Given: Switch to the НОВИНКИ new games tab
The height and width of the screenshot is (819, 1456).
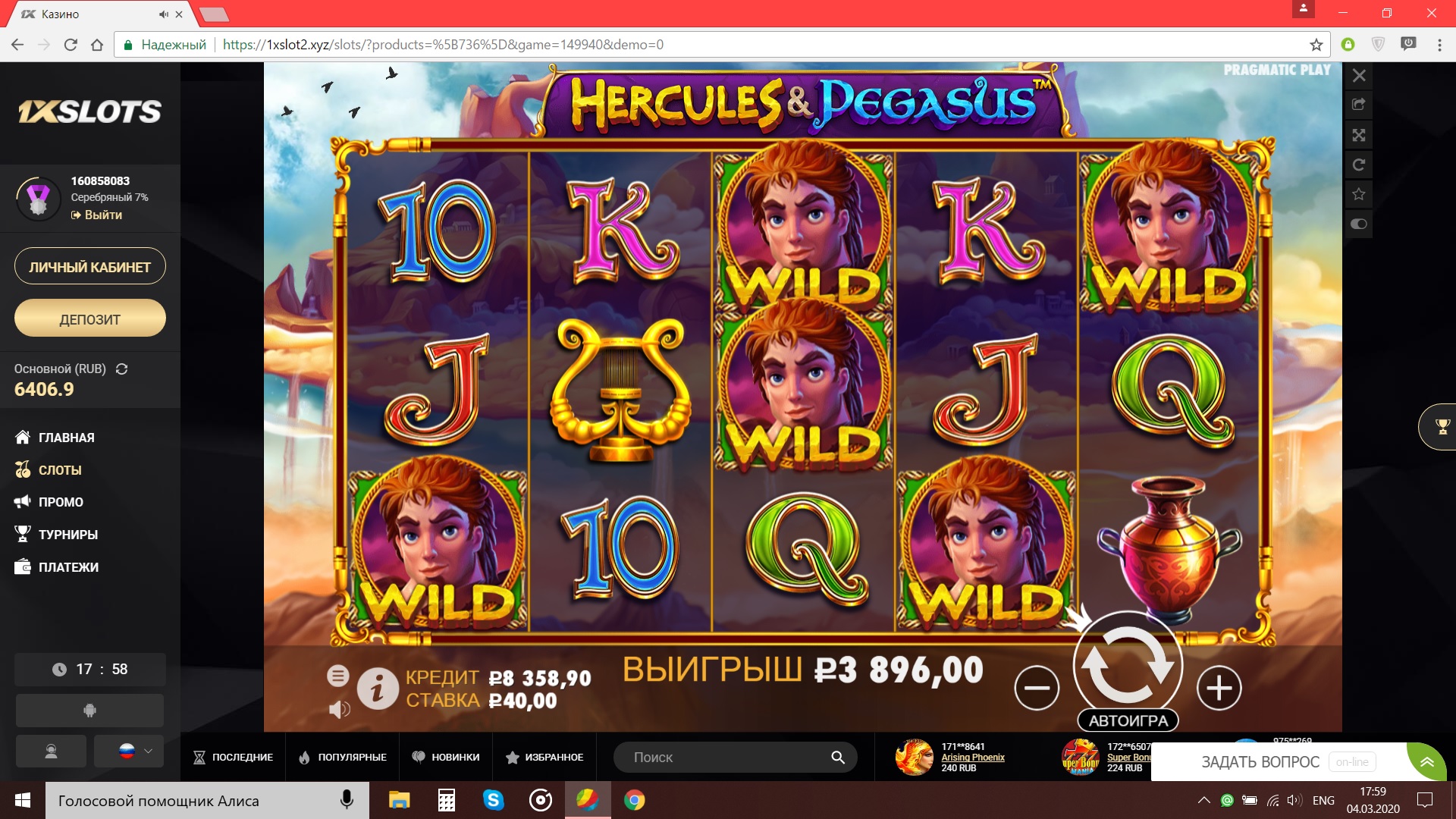Looking at the screenshot, I should (446, 757).
